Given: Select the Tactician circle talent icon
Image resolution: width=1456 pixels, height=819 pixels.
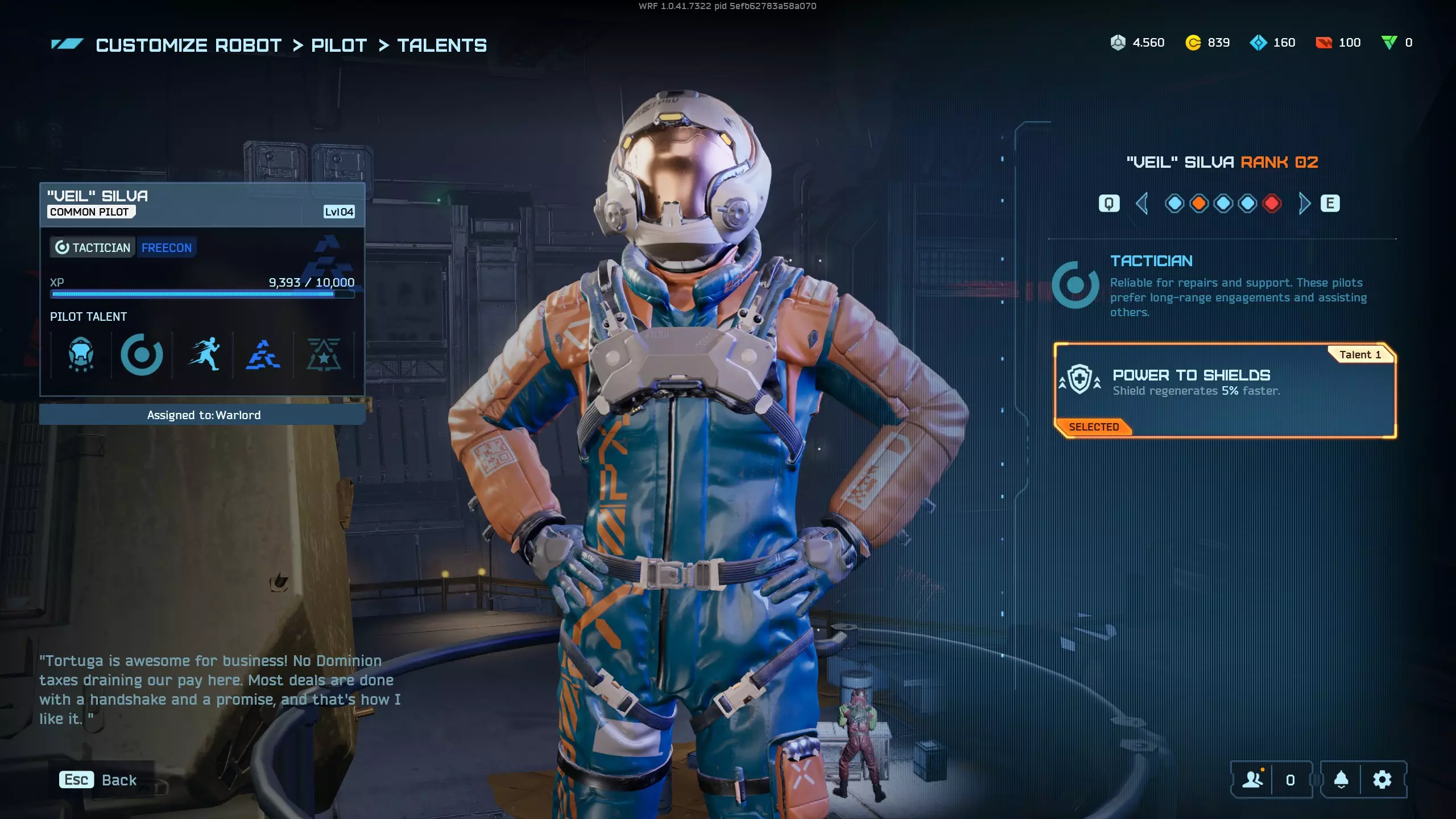Looking at the screenshot, I should click(142, 355).
